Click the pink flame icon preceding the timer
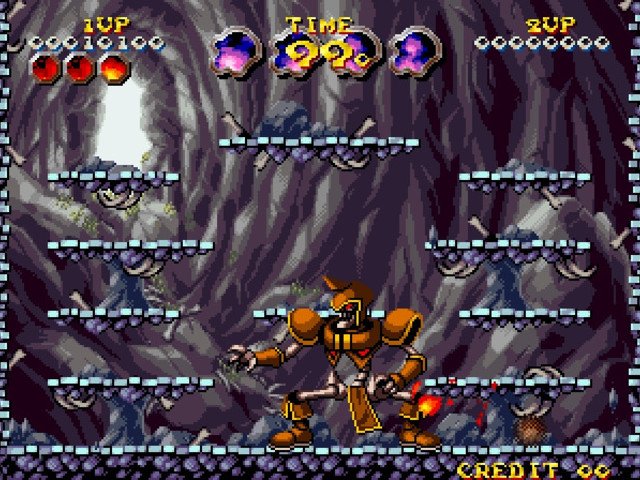 (236, 53)
